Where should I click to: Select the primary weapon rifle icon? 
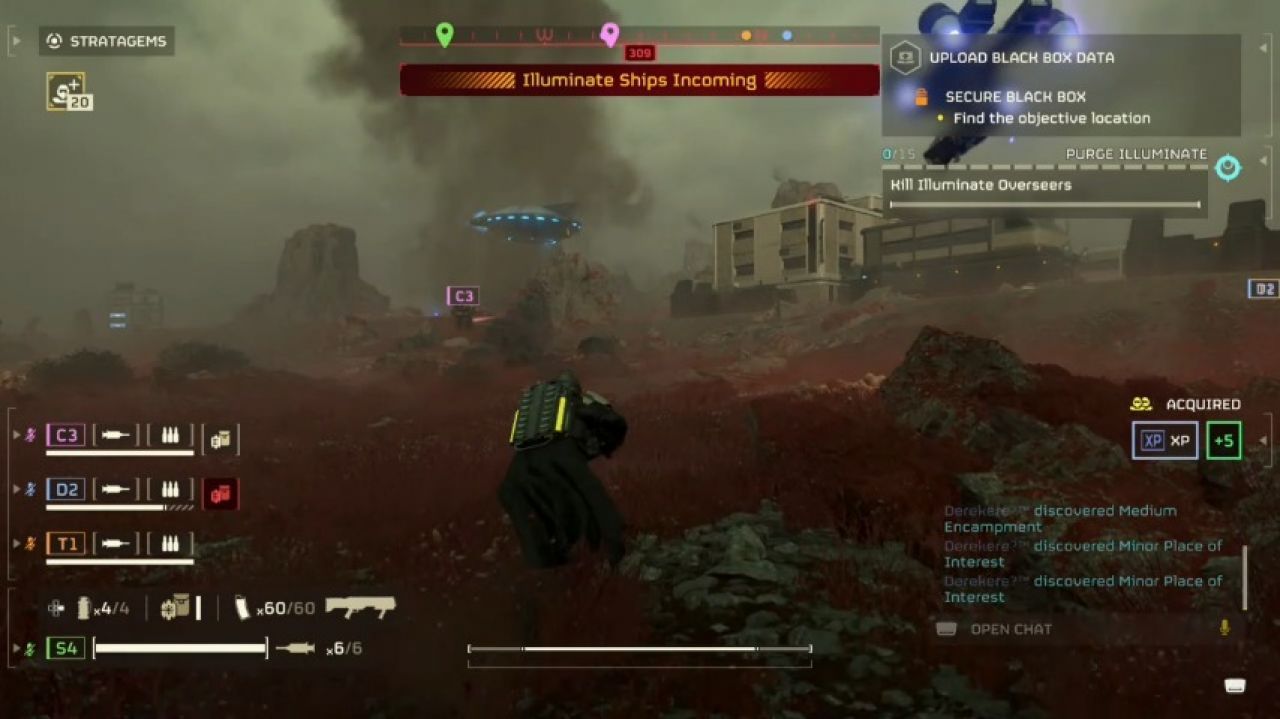pyautogui.click(x=360, y=607)
